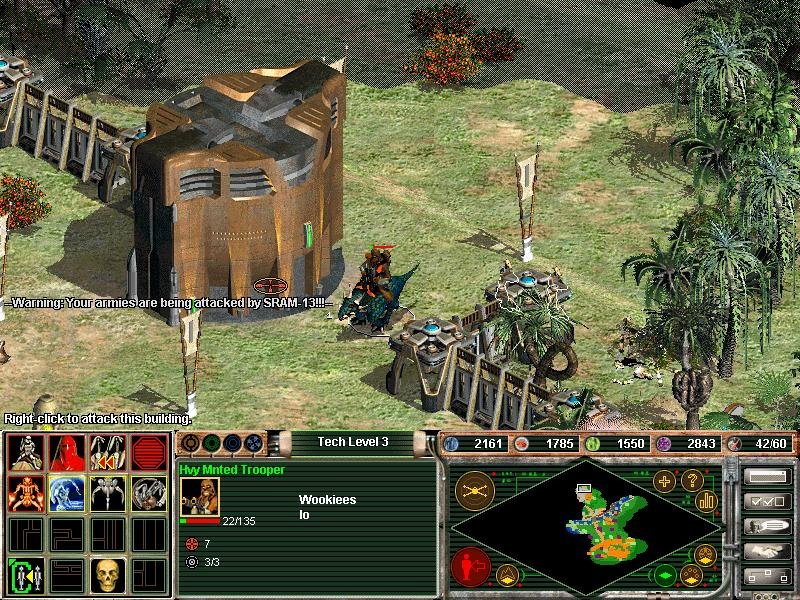Select the aggressive stance trooper icon

click(24, 452)
